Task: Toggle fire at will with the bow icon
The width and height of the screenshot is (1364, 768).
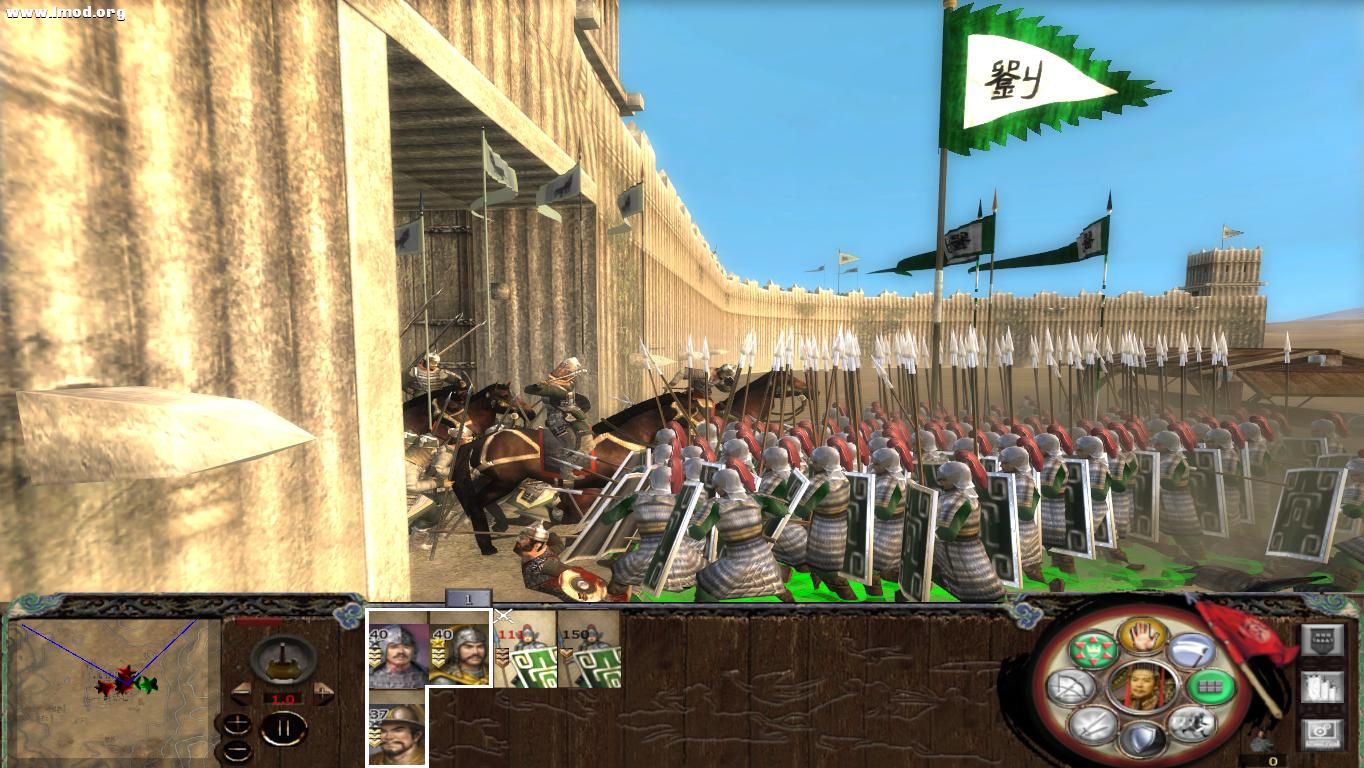Action: (1068, 686)
